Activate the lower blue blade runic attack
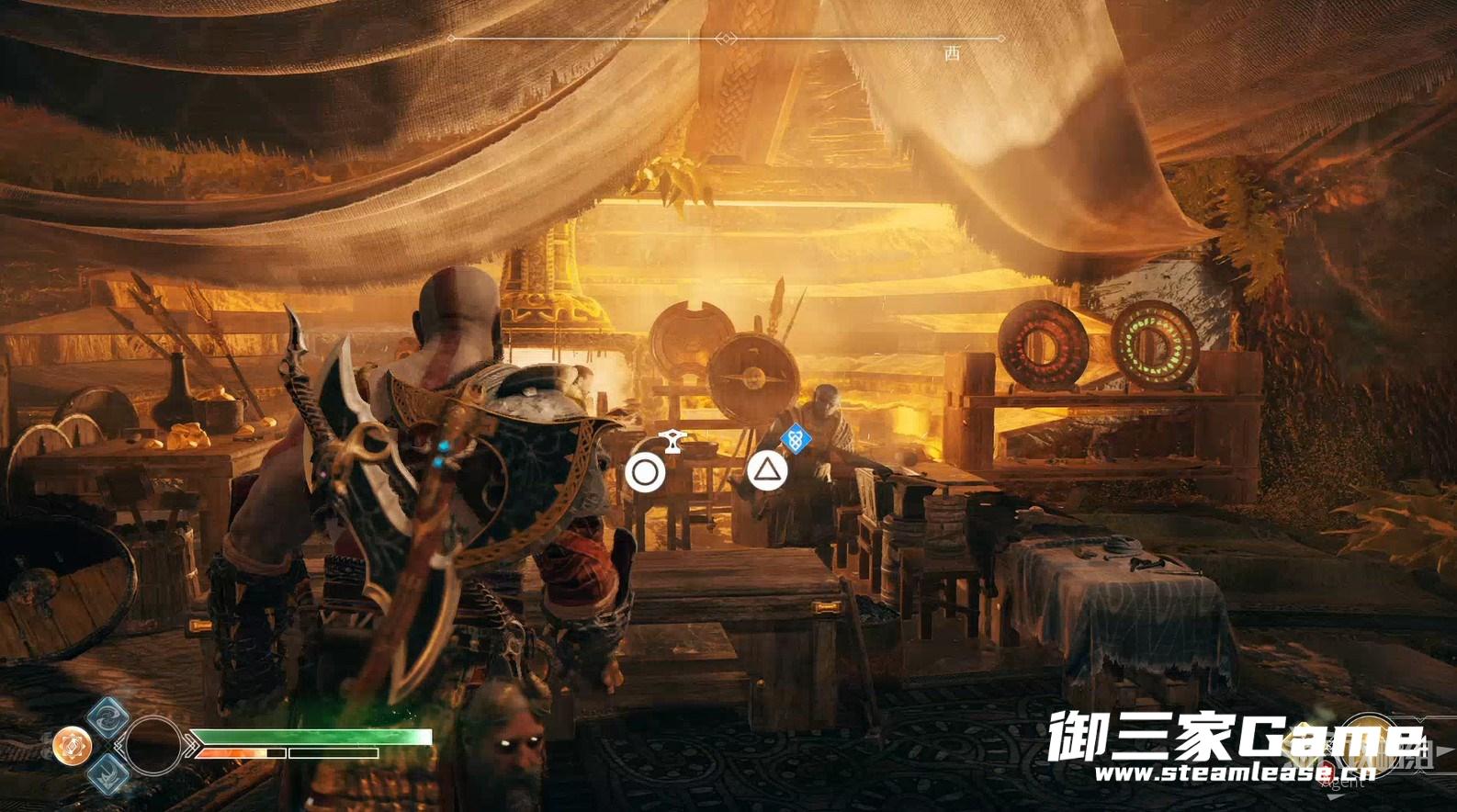1457x812 pixels. [107, 773]
